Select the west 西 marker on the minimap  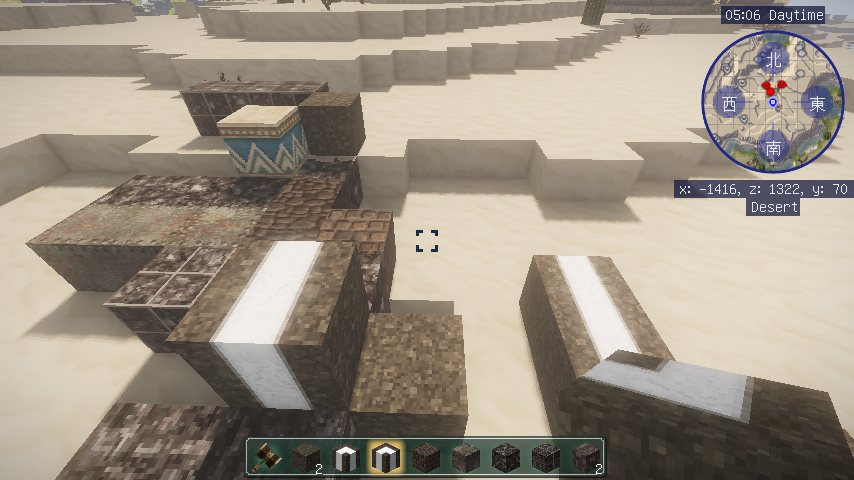click(x=729, y=103)
